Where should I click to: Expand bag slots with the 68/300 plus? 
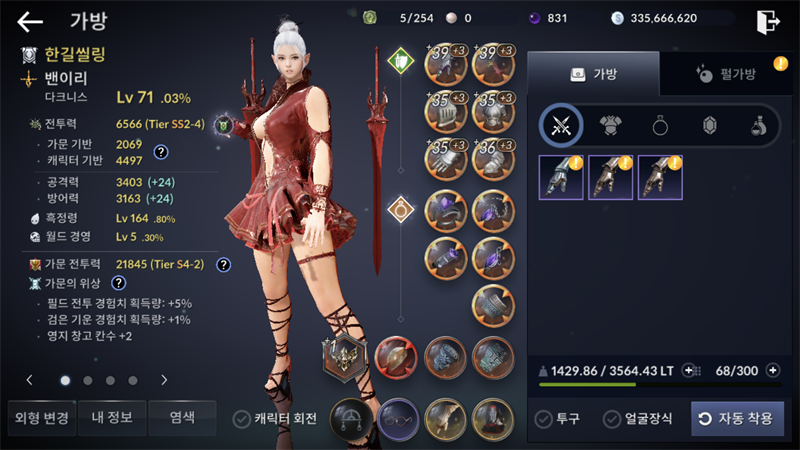(773, 371)
